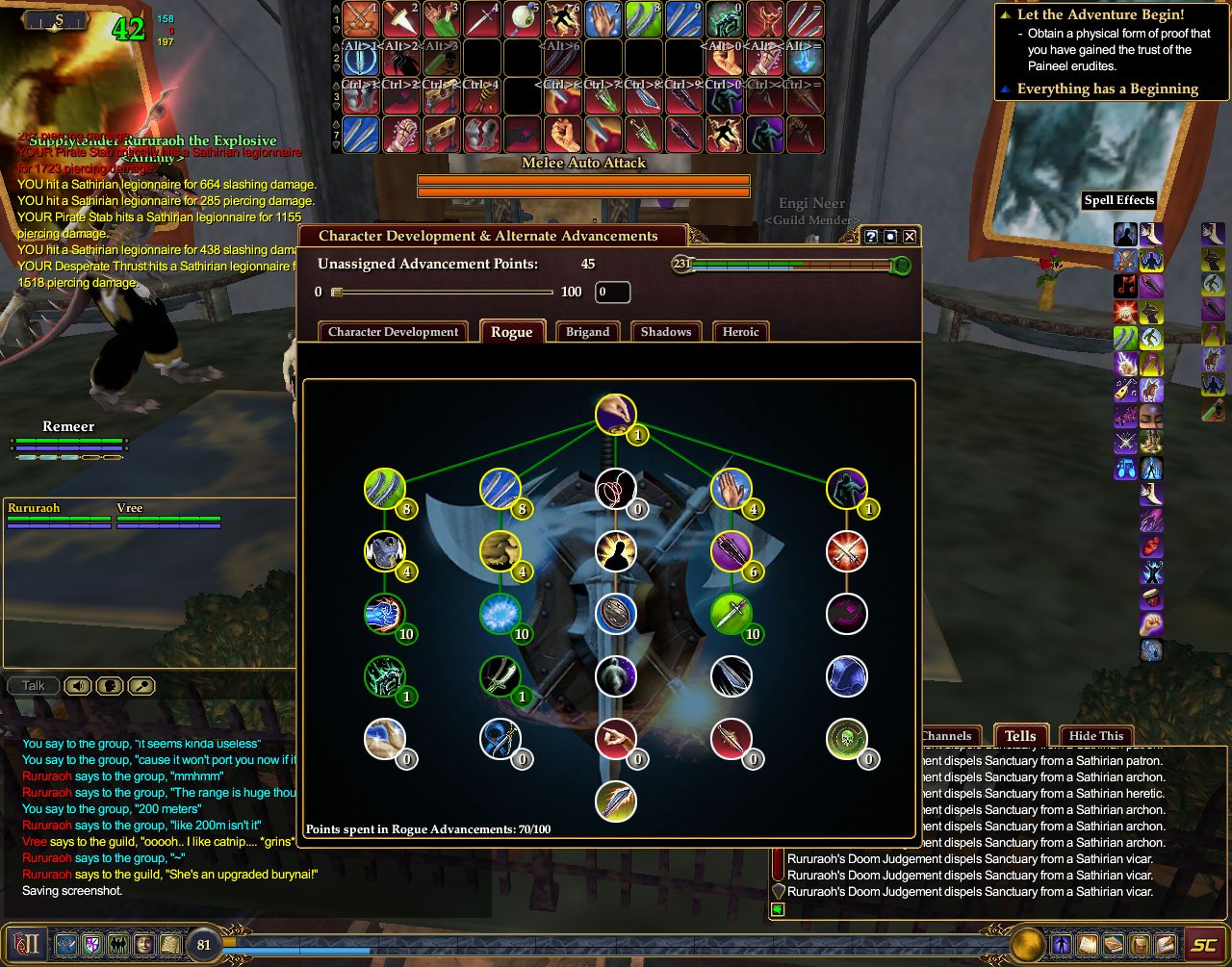Click the advancement experience slider handle
Image resolution: width=1232 pixels, height=967 pixels.
coord(337,293)
